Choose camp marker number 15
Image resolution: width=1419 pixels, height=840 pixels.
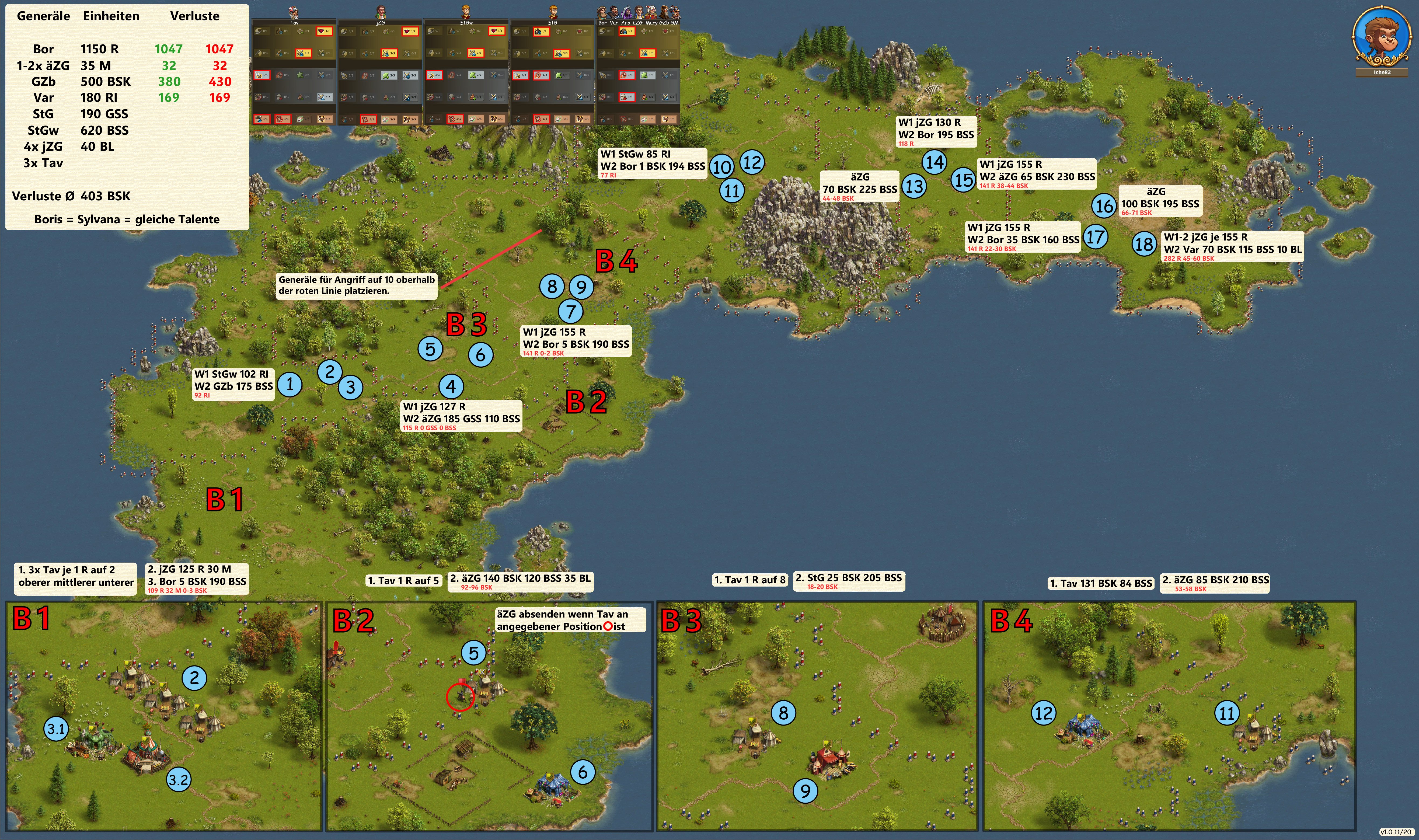click(x=963, y=179)
